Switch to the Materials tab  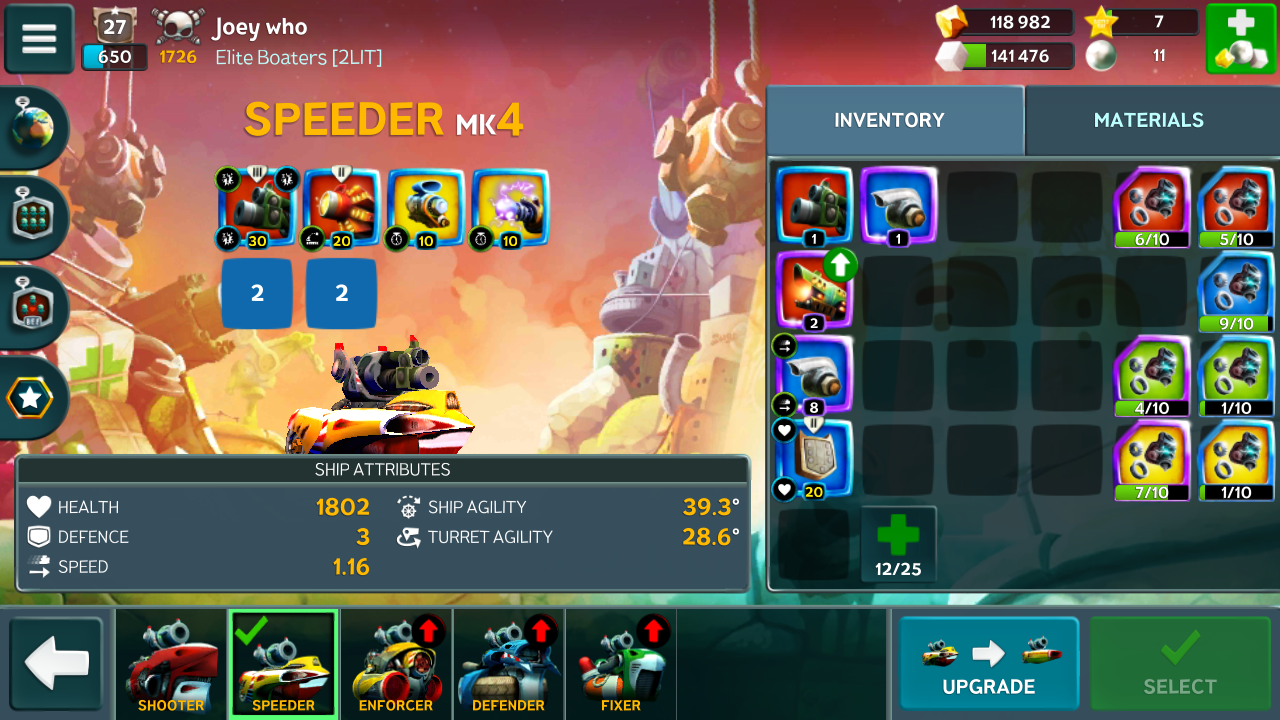(1148, 120)
